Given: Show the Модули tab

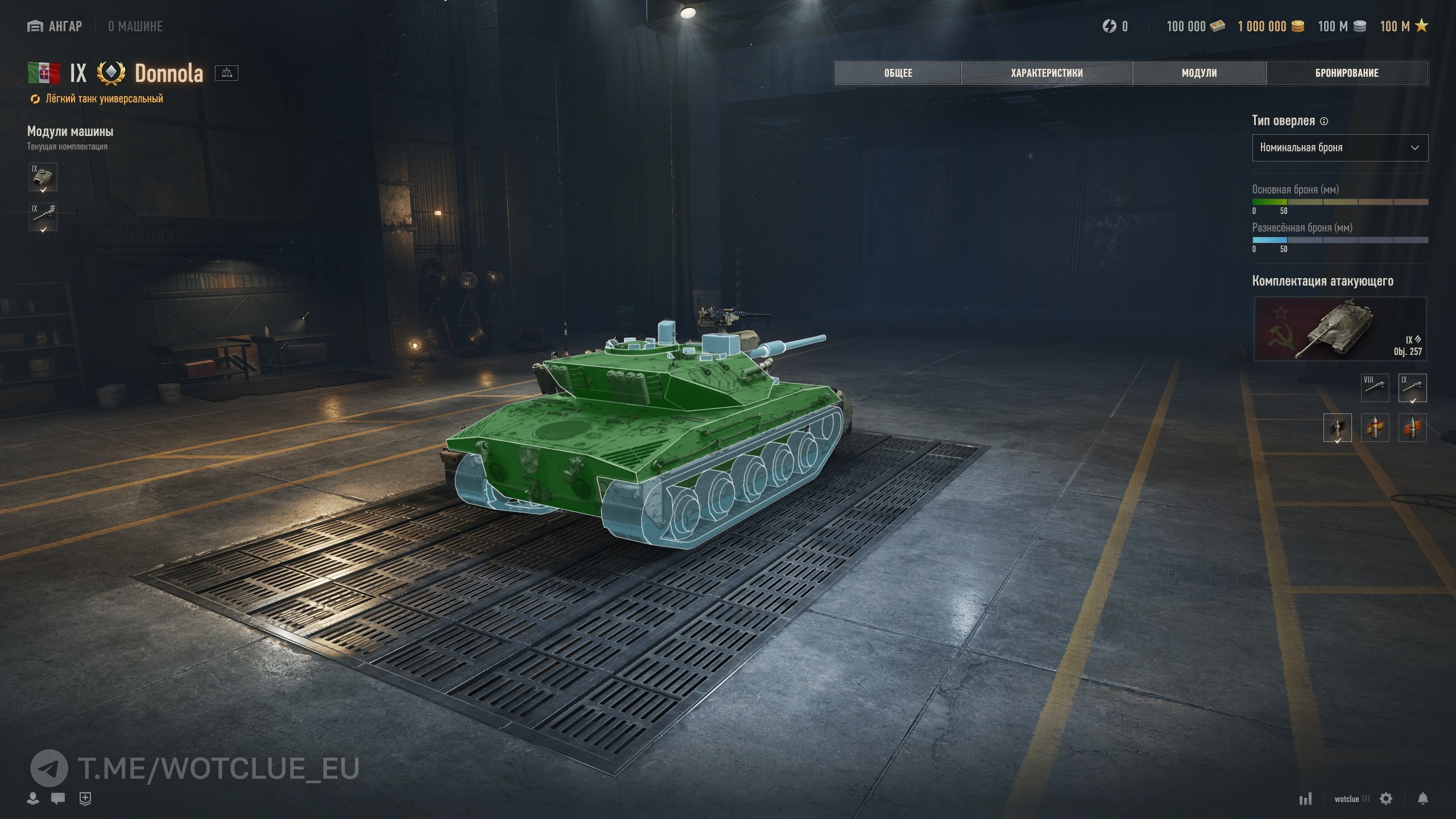Looking at the screenshot, I should point(1199,73).
